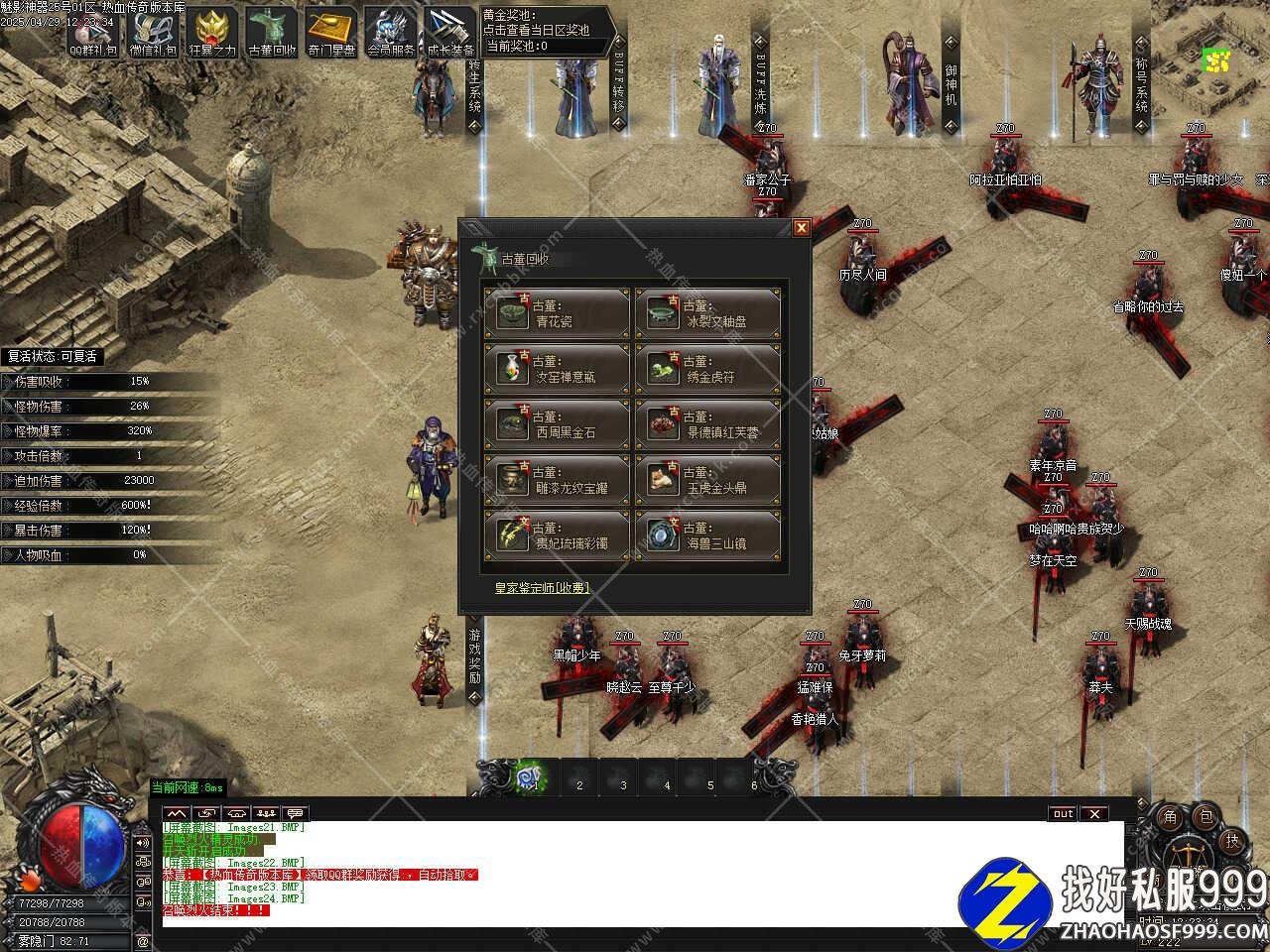
Task: Select the 西周黑金石 antique entry
Action: 558,425
